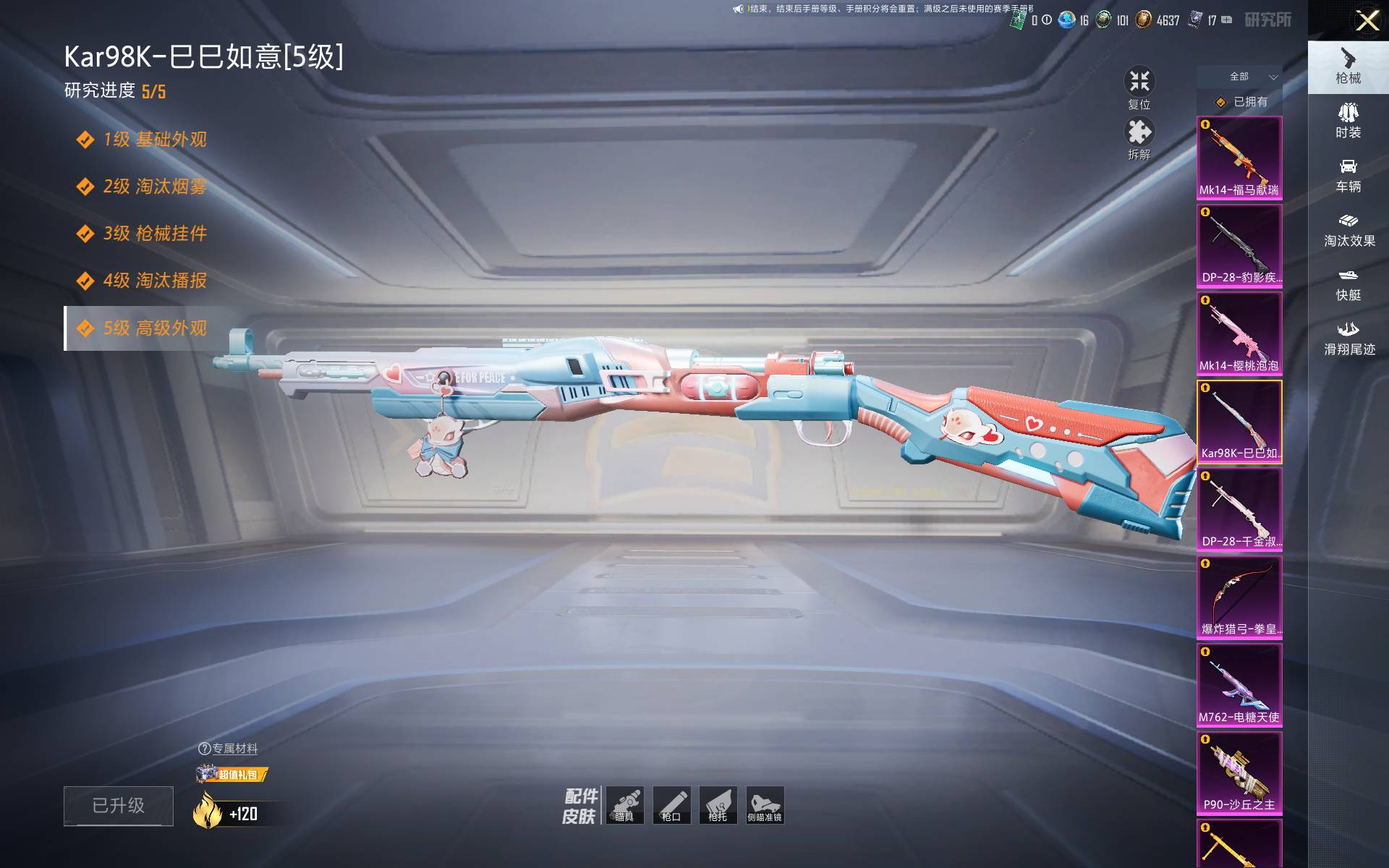Choose level 2 淘汰烟雾 entry
Viewport: 1389px width, 868px height.
[154, 187]
